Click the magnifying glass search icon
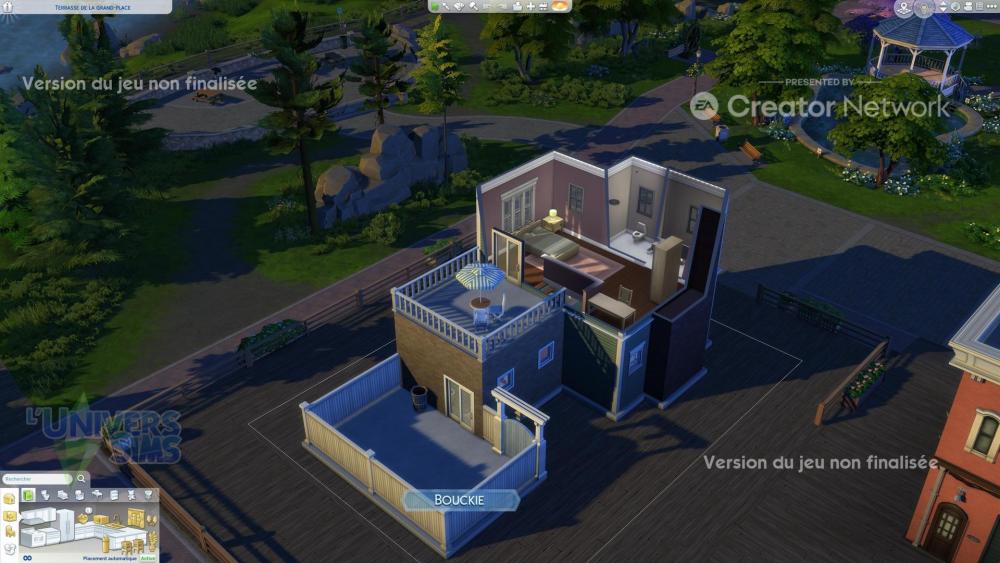1000x563 pixels. click(79, 480)
